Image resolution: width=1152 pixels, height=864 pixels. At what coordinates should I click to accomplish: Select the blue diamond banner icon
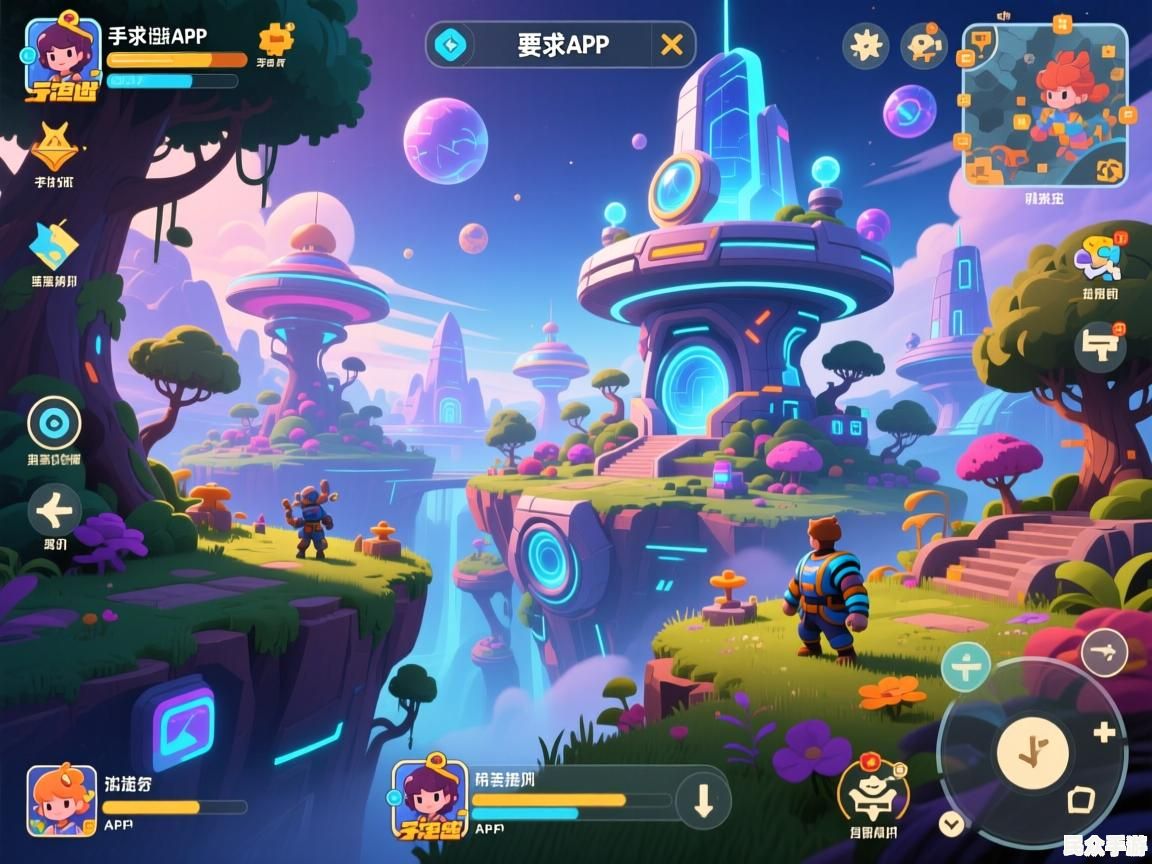click(x=450, y=45)
